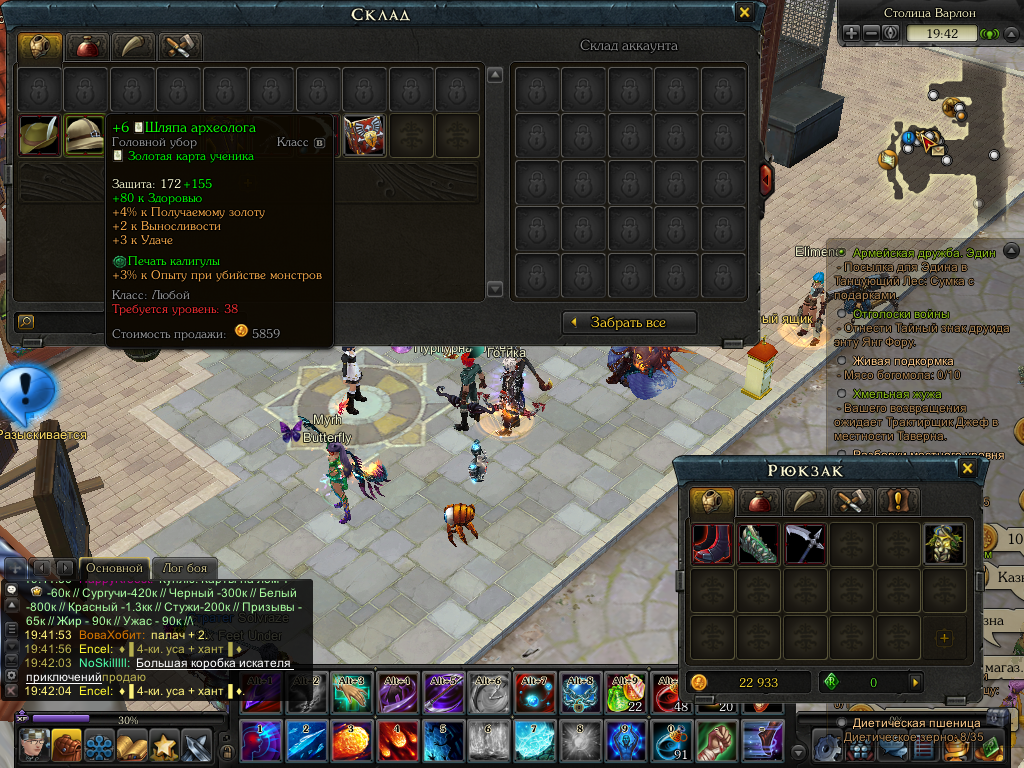Zoom out the minimap with minus button

coord(871,33)
